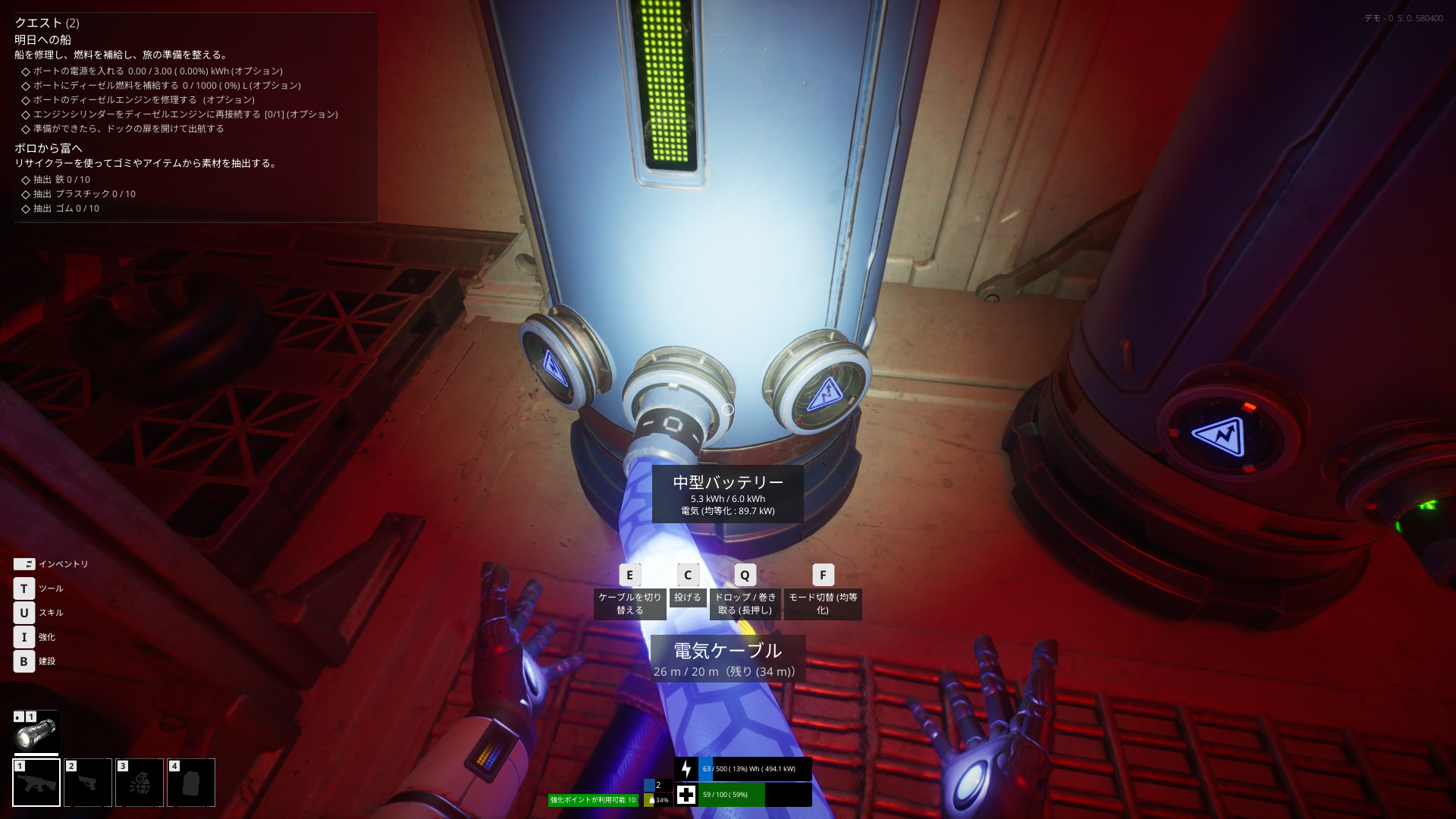The width and height of the screenshot is (1456, 819).
Task: Select the pistol hotbar slot
Action: 88,783
